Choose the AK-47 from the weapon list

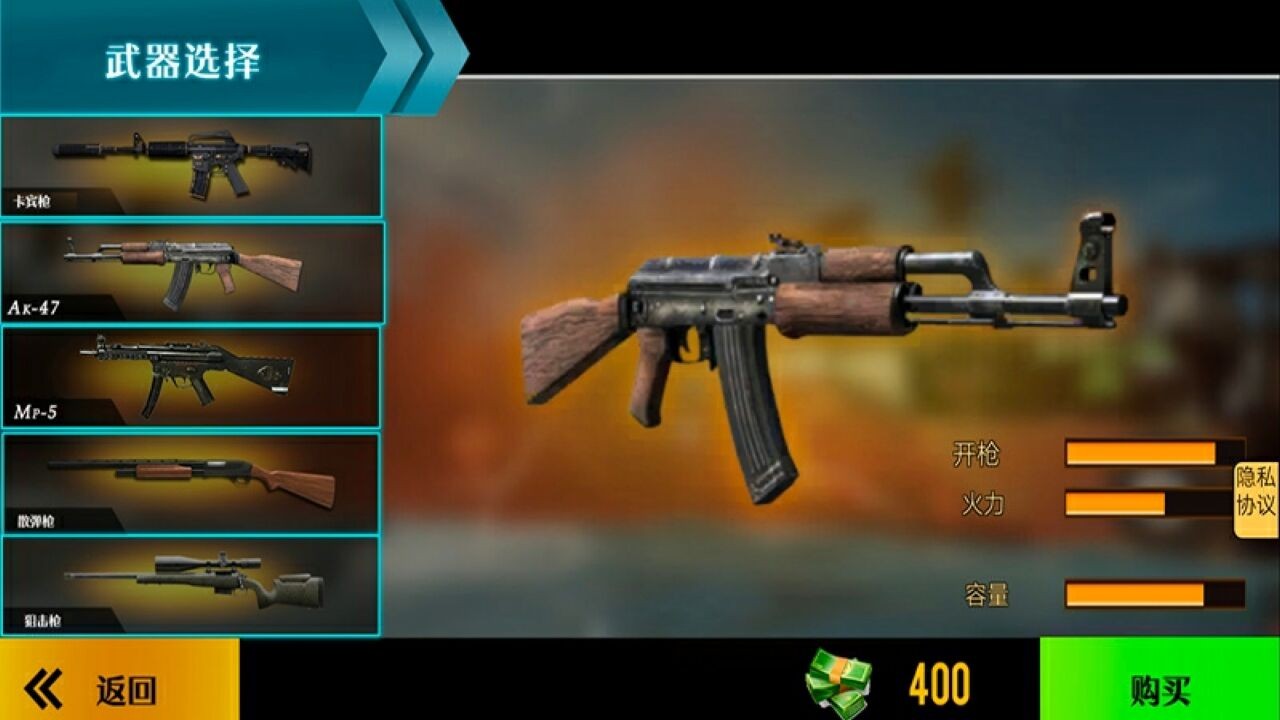coord(190,272)
